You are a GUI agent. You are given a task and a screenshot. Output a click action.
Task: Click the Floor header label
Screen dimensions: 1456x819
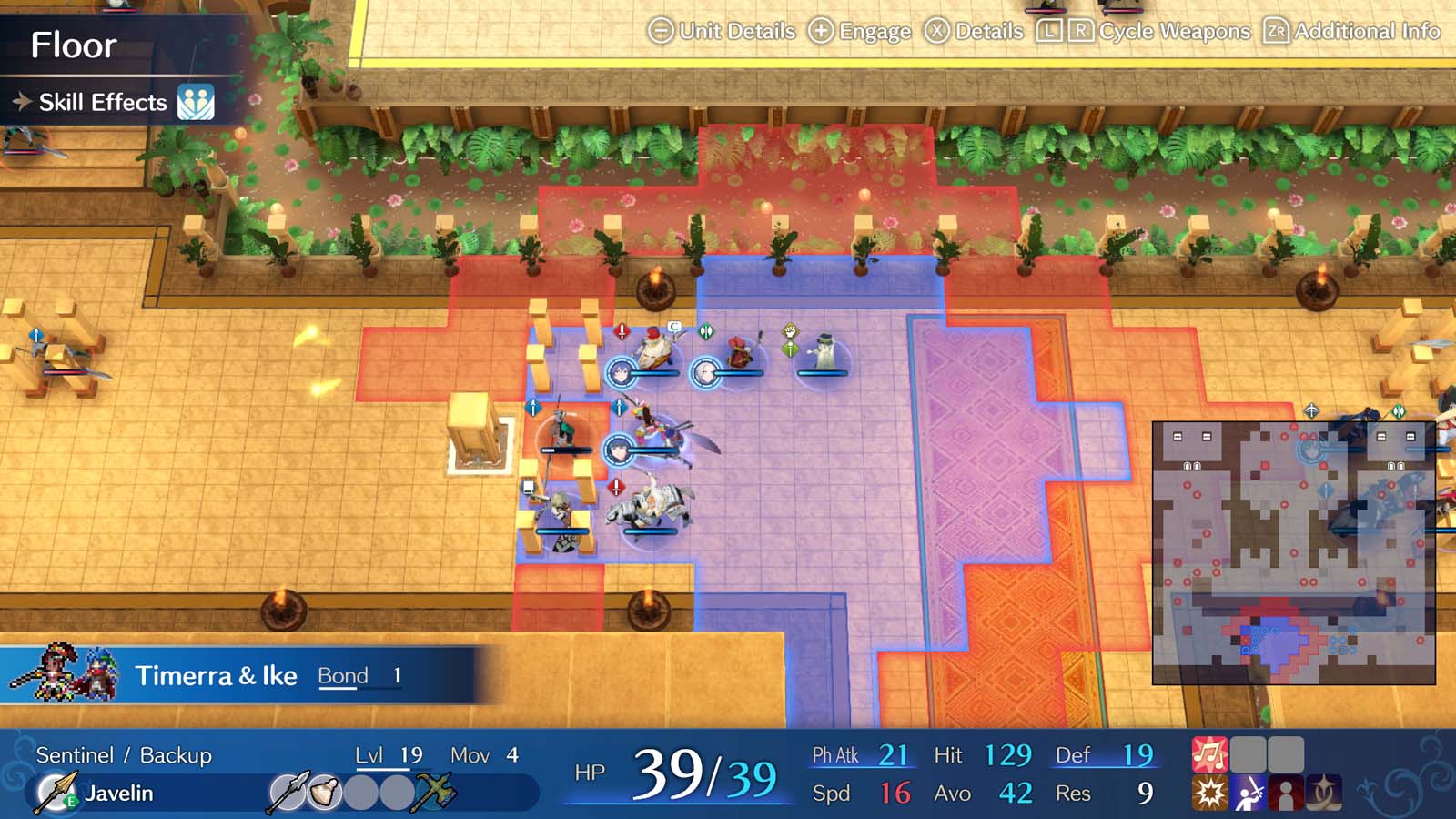75,45
